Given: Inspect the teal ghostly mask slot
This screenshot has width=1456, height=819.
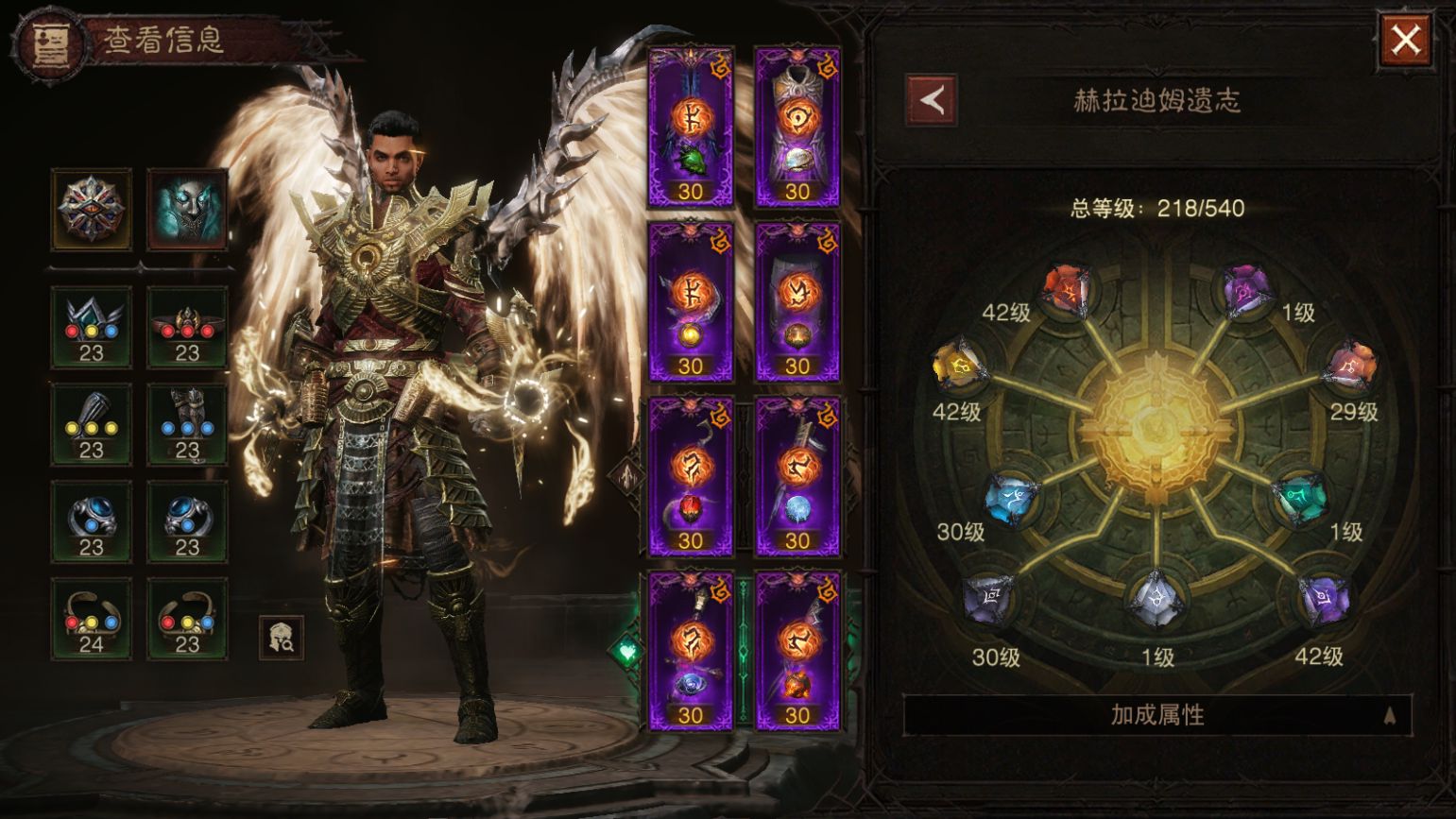Looking at the screenshot, I should (187, 209).
